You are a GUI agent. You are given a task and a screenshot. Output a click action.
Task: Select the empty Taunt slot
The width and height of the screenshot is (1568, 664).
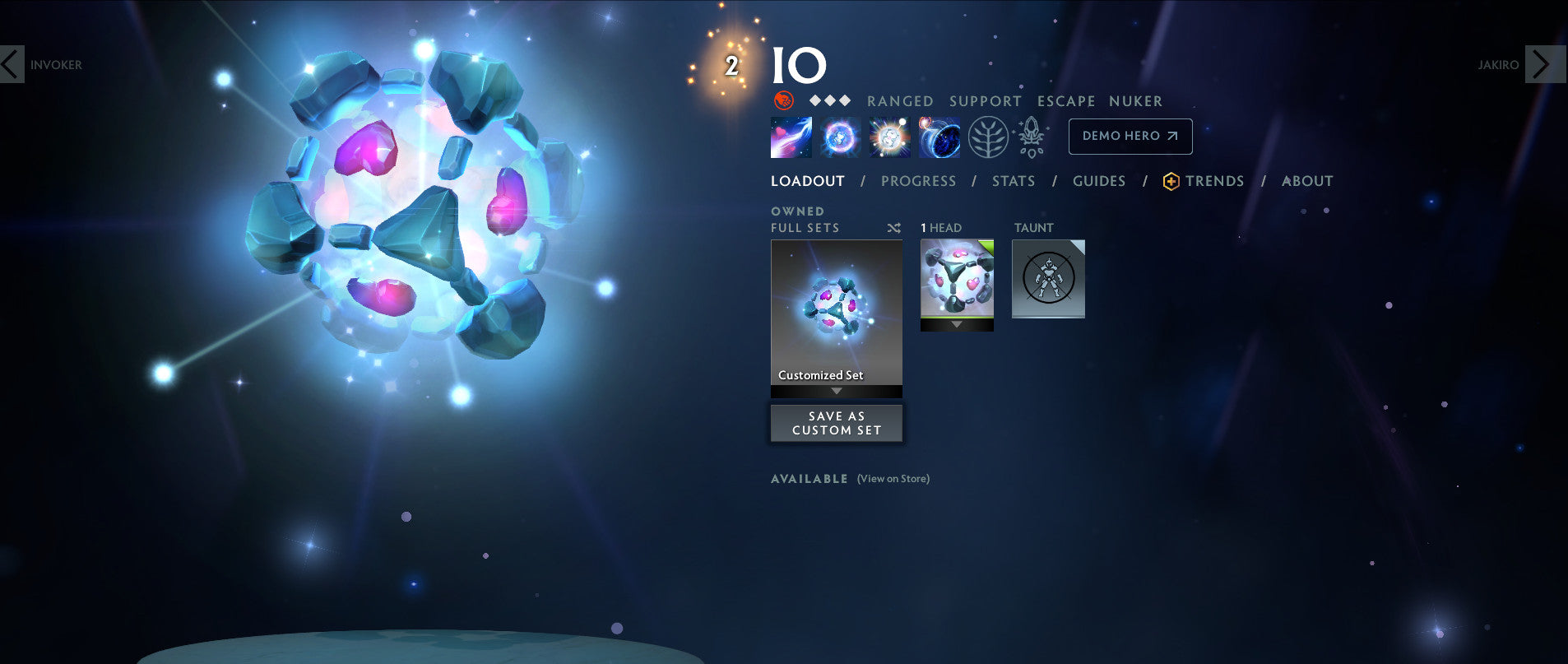point(1048,279)
